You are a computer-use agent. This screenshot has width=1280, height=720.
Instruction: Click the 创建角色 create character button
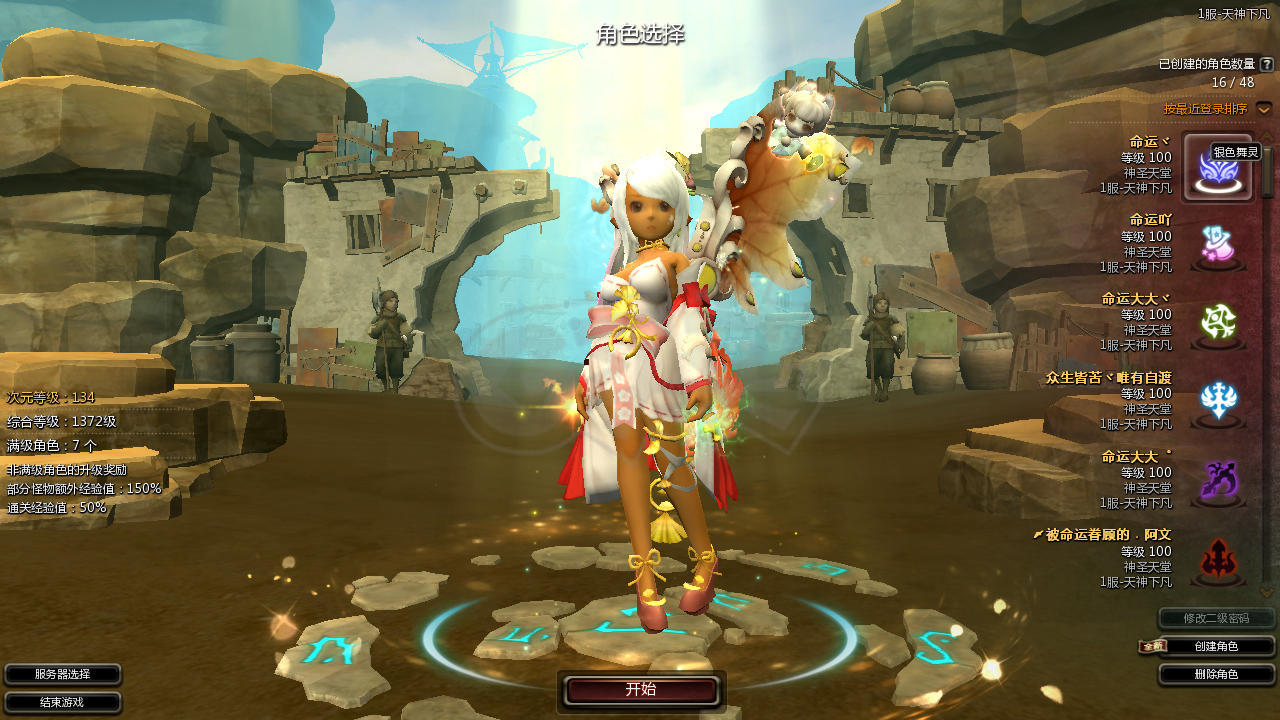tap(1216, 647)
